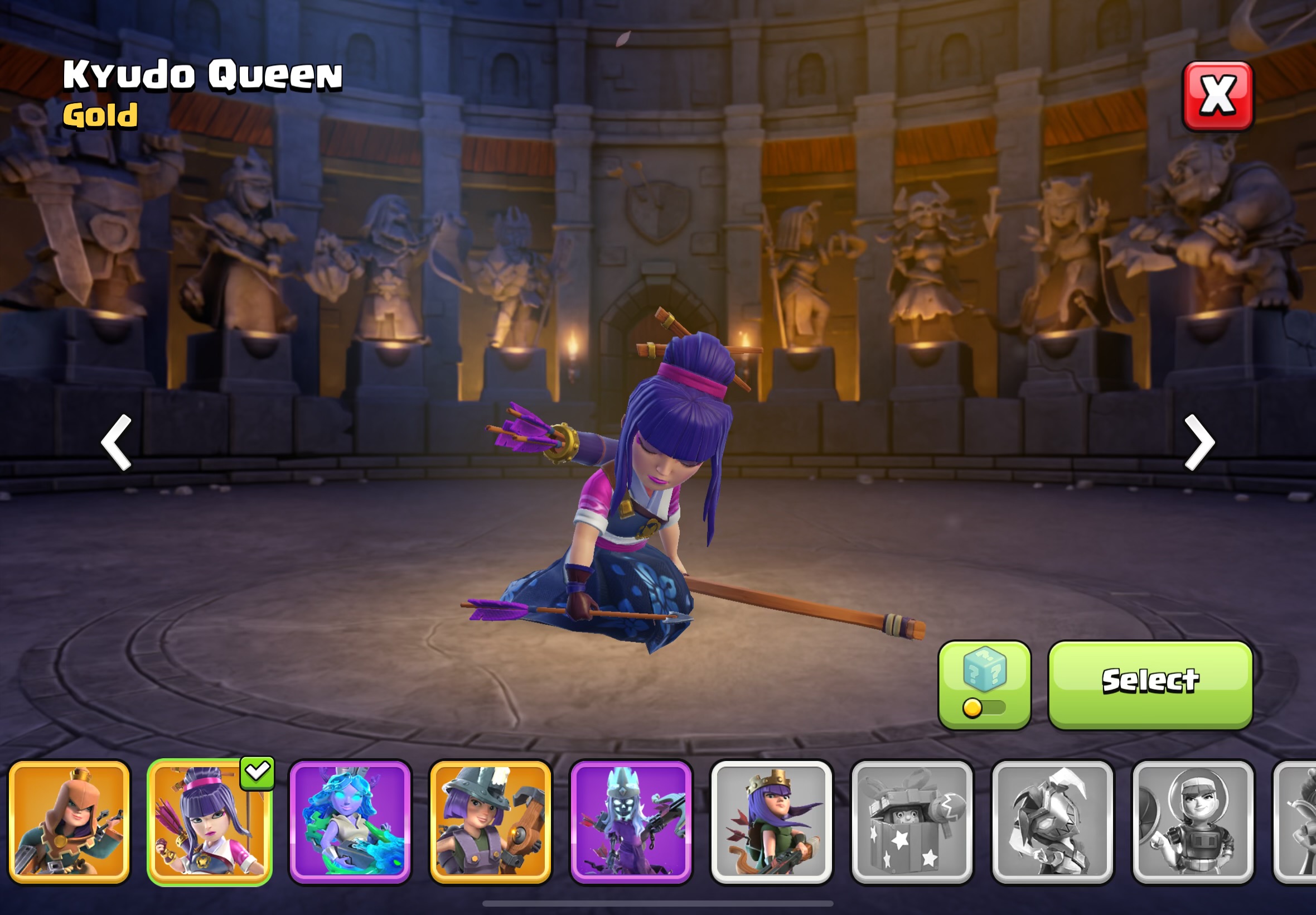Close the skin preview screen

point(1217,96)
